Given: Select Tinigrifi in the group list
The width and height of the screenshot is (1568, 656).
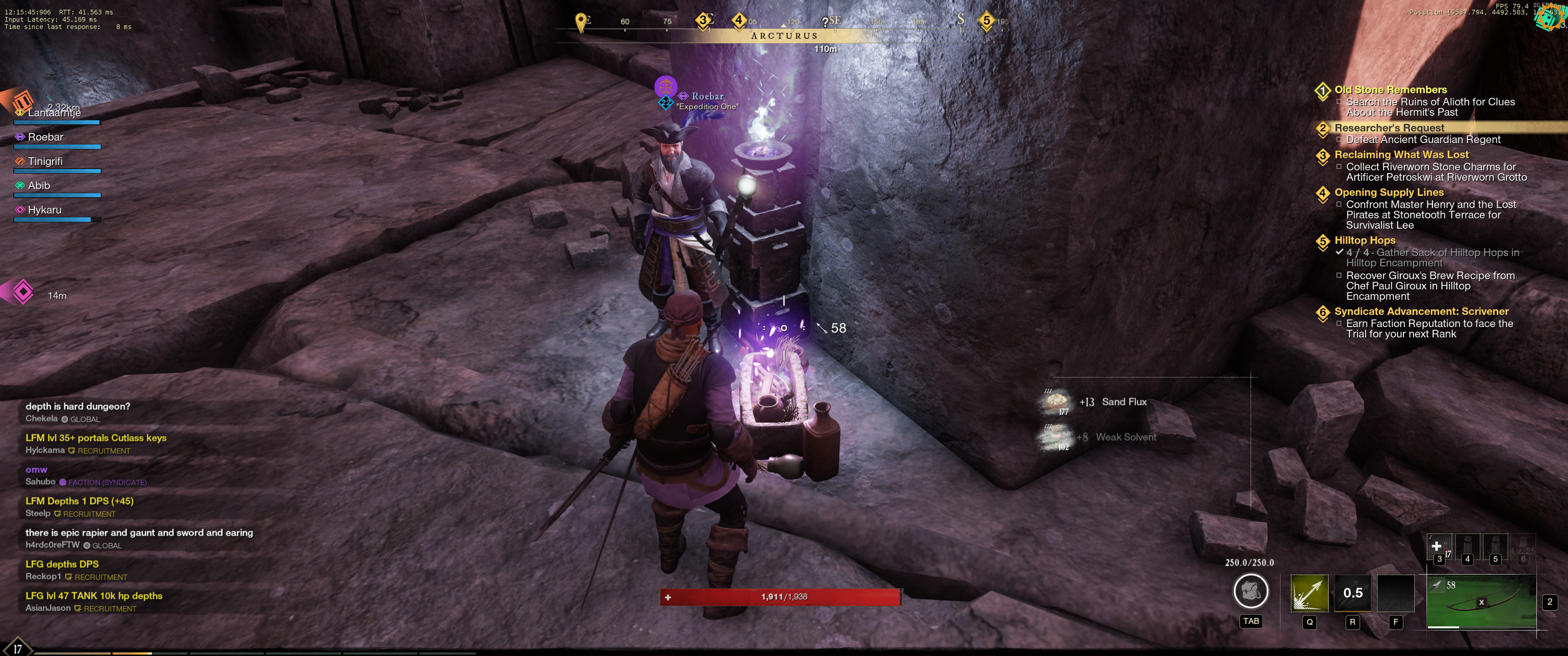Looking at the screenshot, I should [45, 161].
